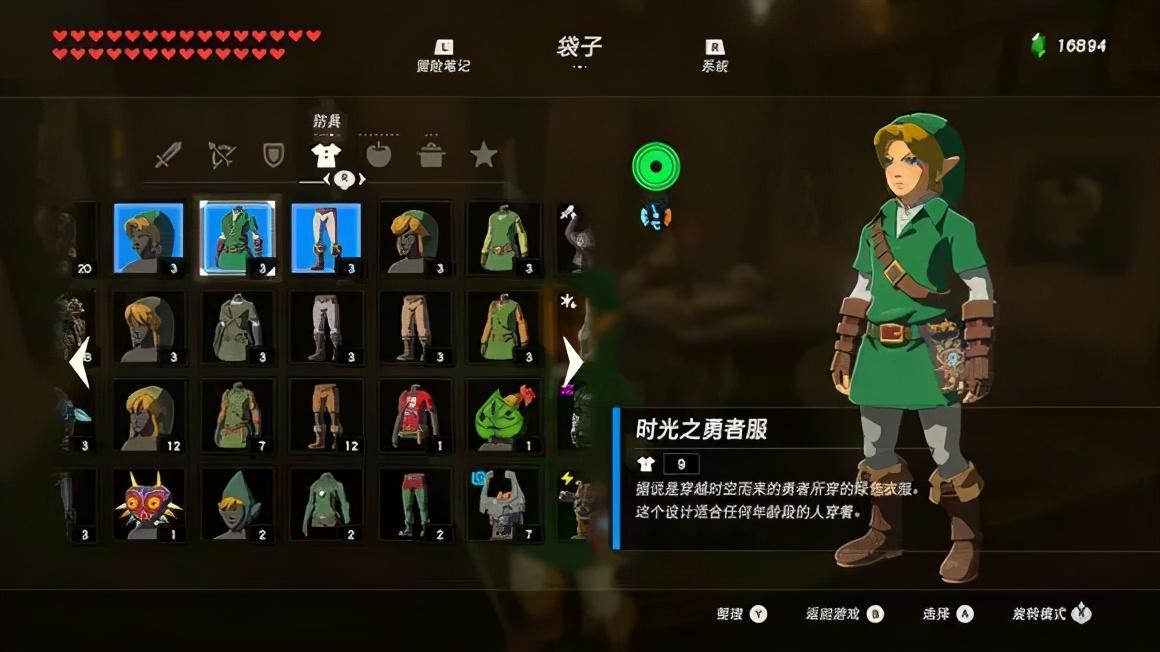Select the shield category tab
This screenshot has height=652, width=1160.
click(x=273, y=155)
